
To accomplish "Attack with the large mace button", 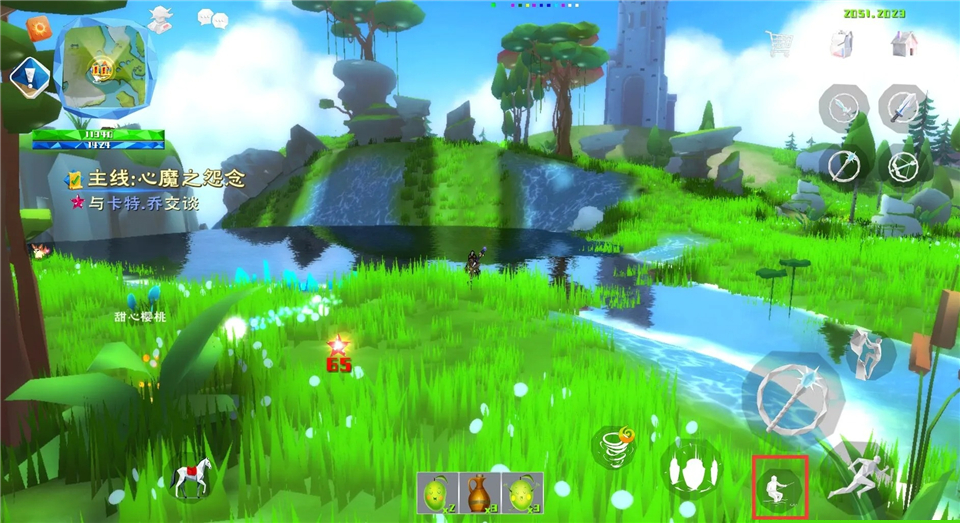I will [x=792, y=395].
